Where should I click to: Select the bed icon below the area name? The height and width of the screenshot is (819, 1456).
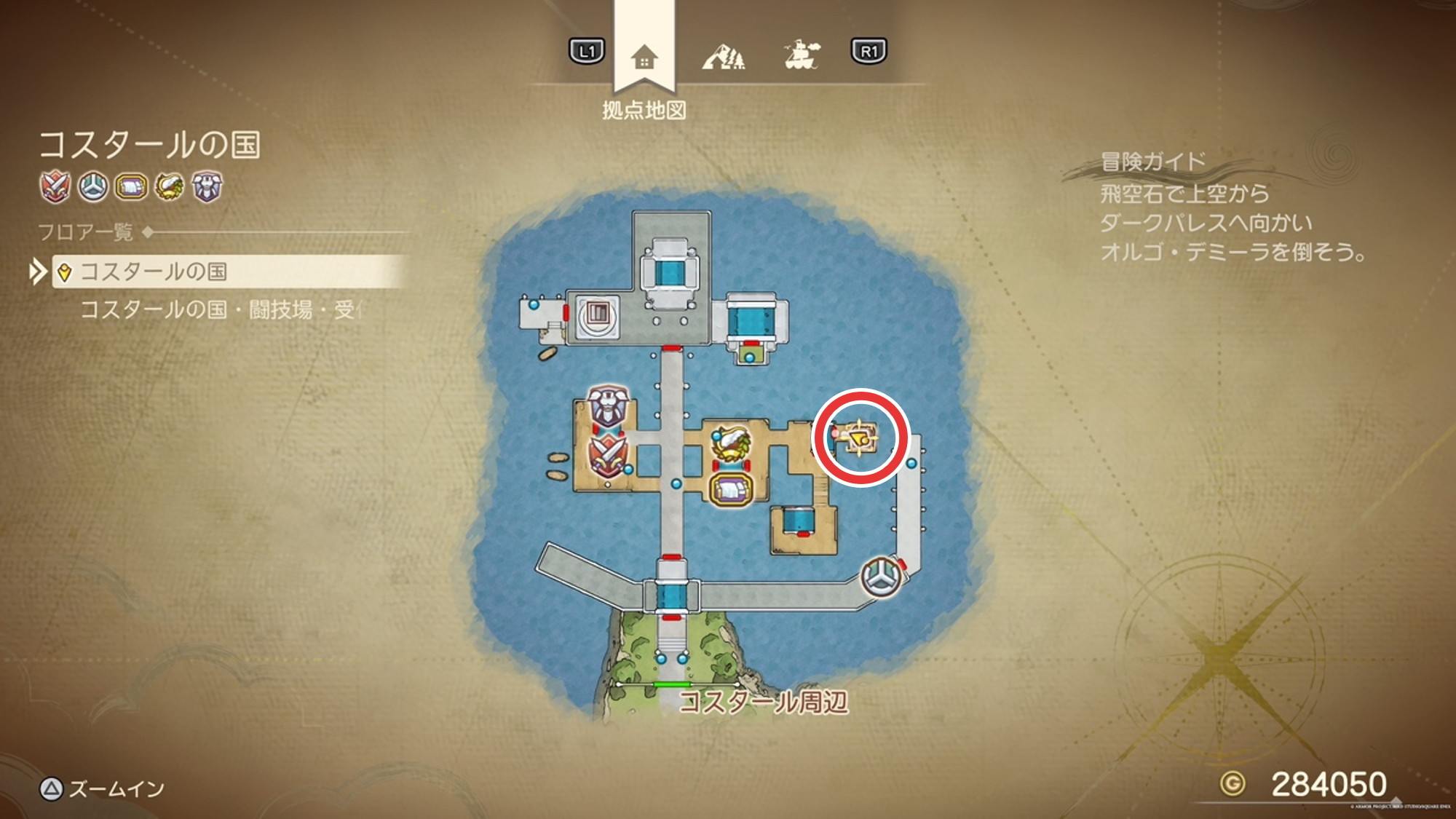pos(131,187)
